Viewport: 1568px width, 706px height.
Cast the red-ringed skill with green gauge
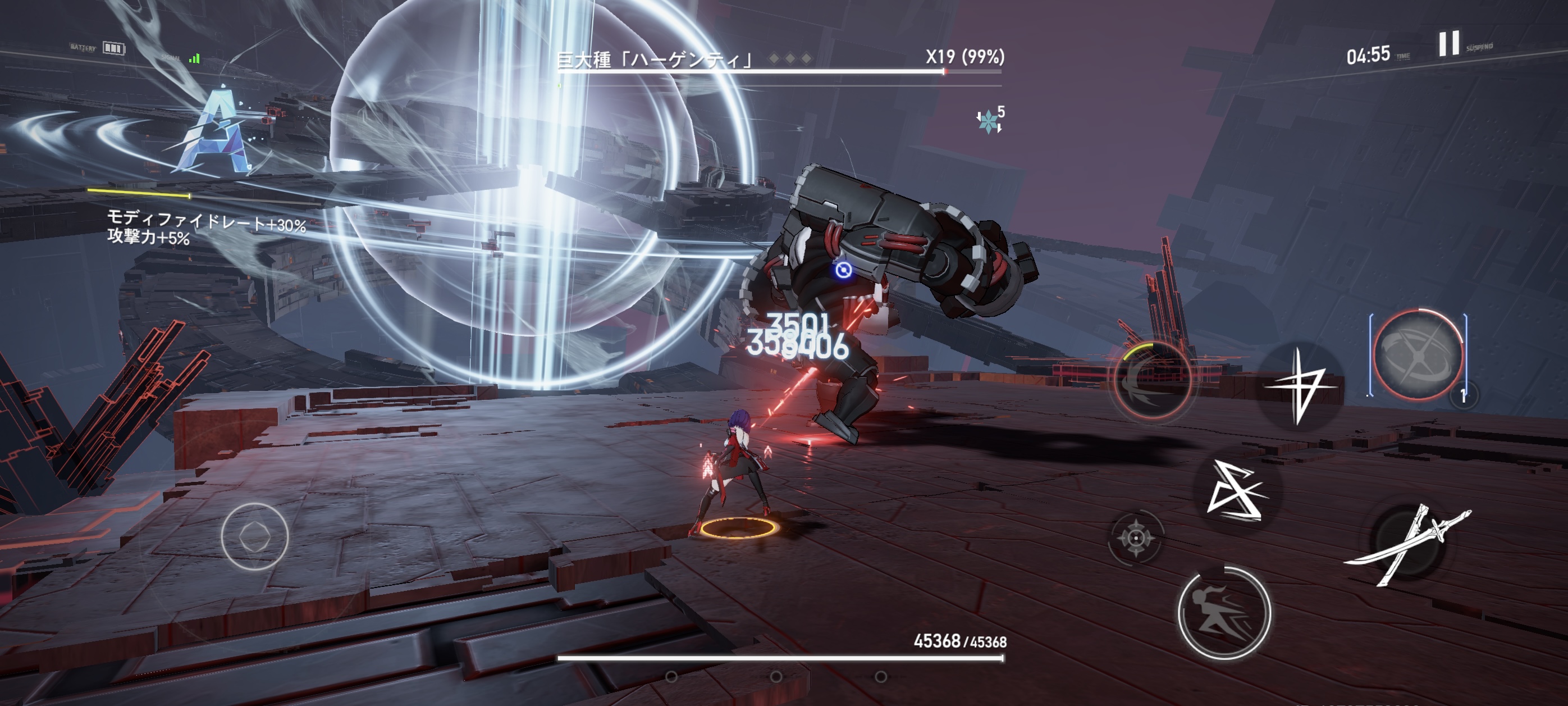tap(1151, 380)
